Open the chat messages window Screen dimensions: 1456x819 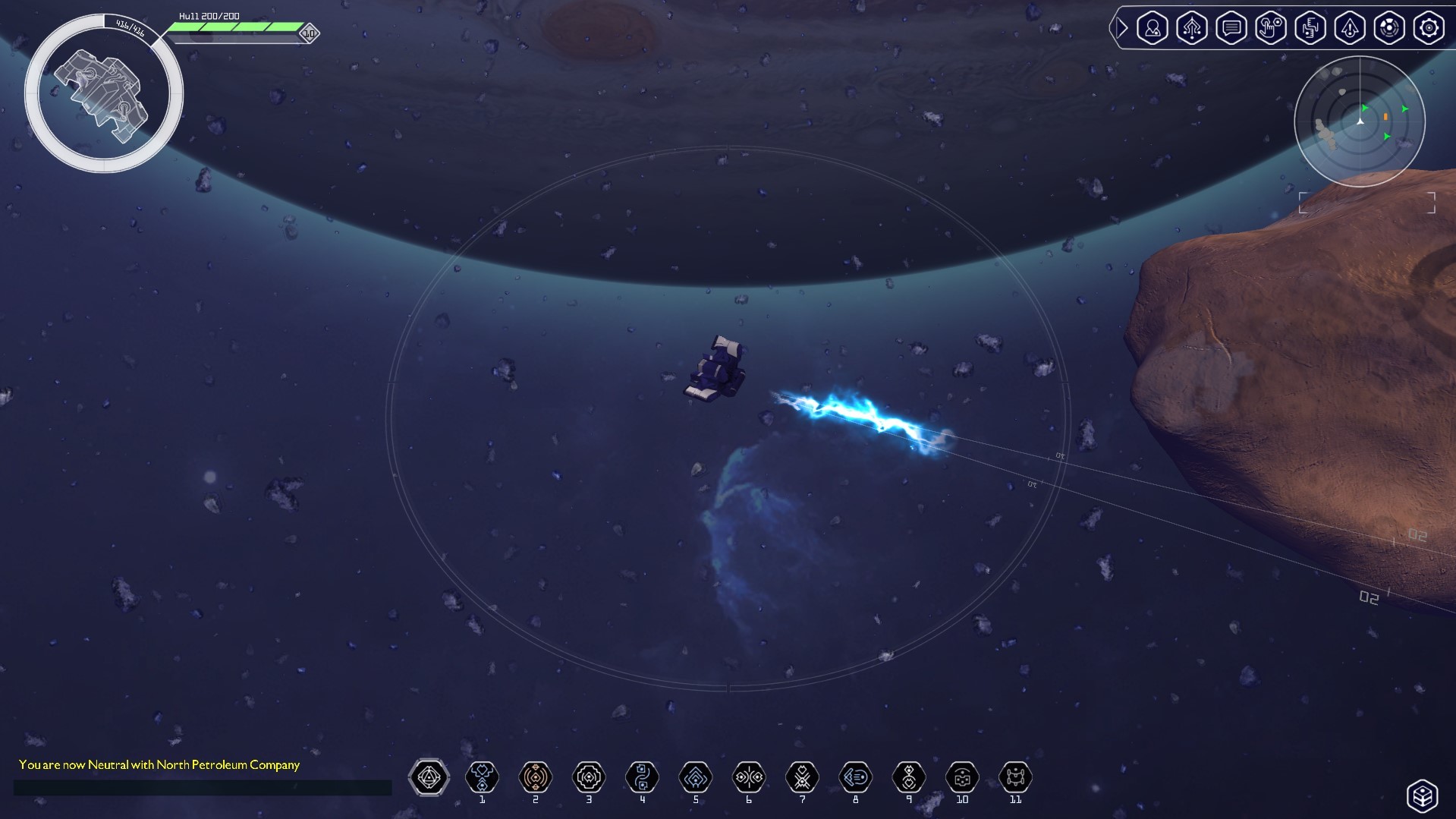tap(1231, 28)
